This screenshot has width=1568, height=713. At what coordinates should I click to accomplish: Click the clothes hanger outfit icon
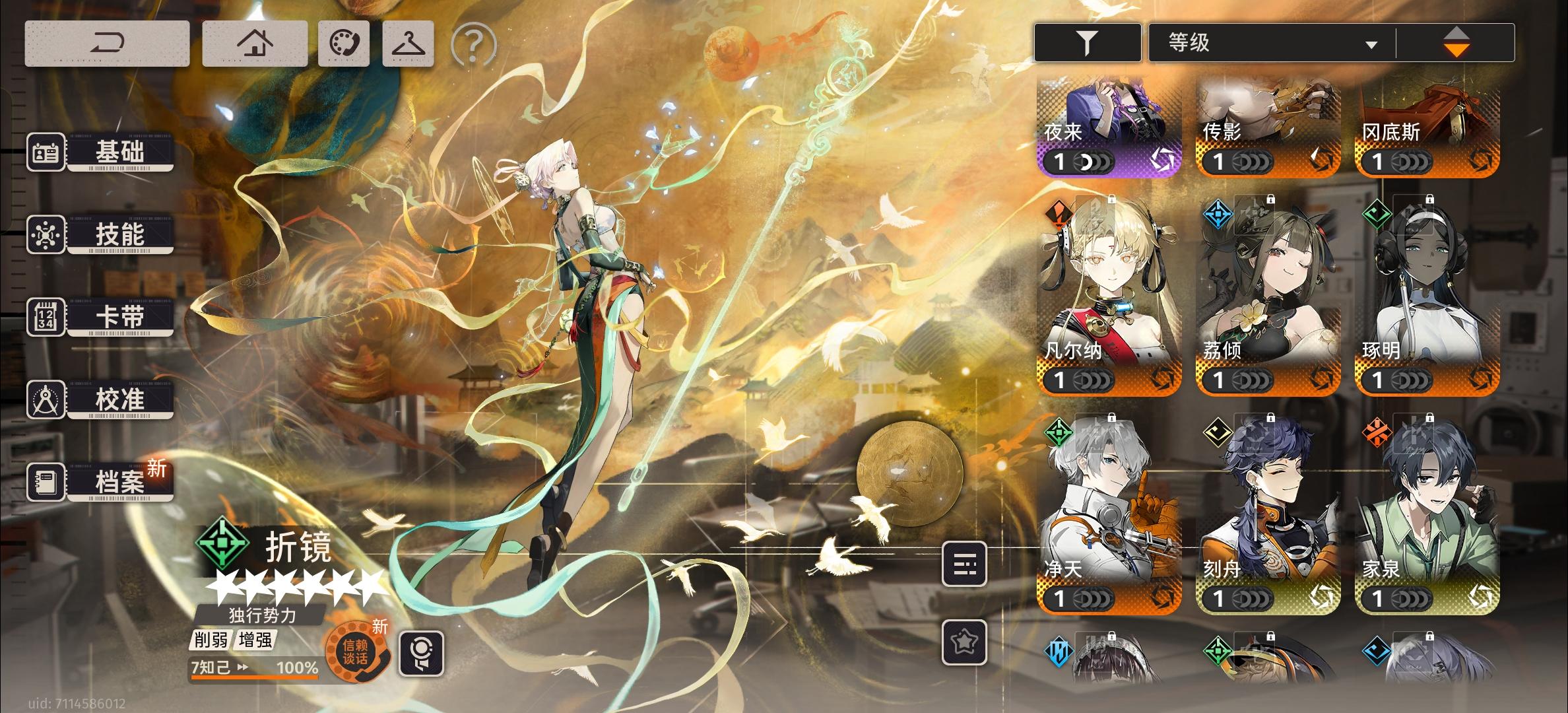pos(408,42)
